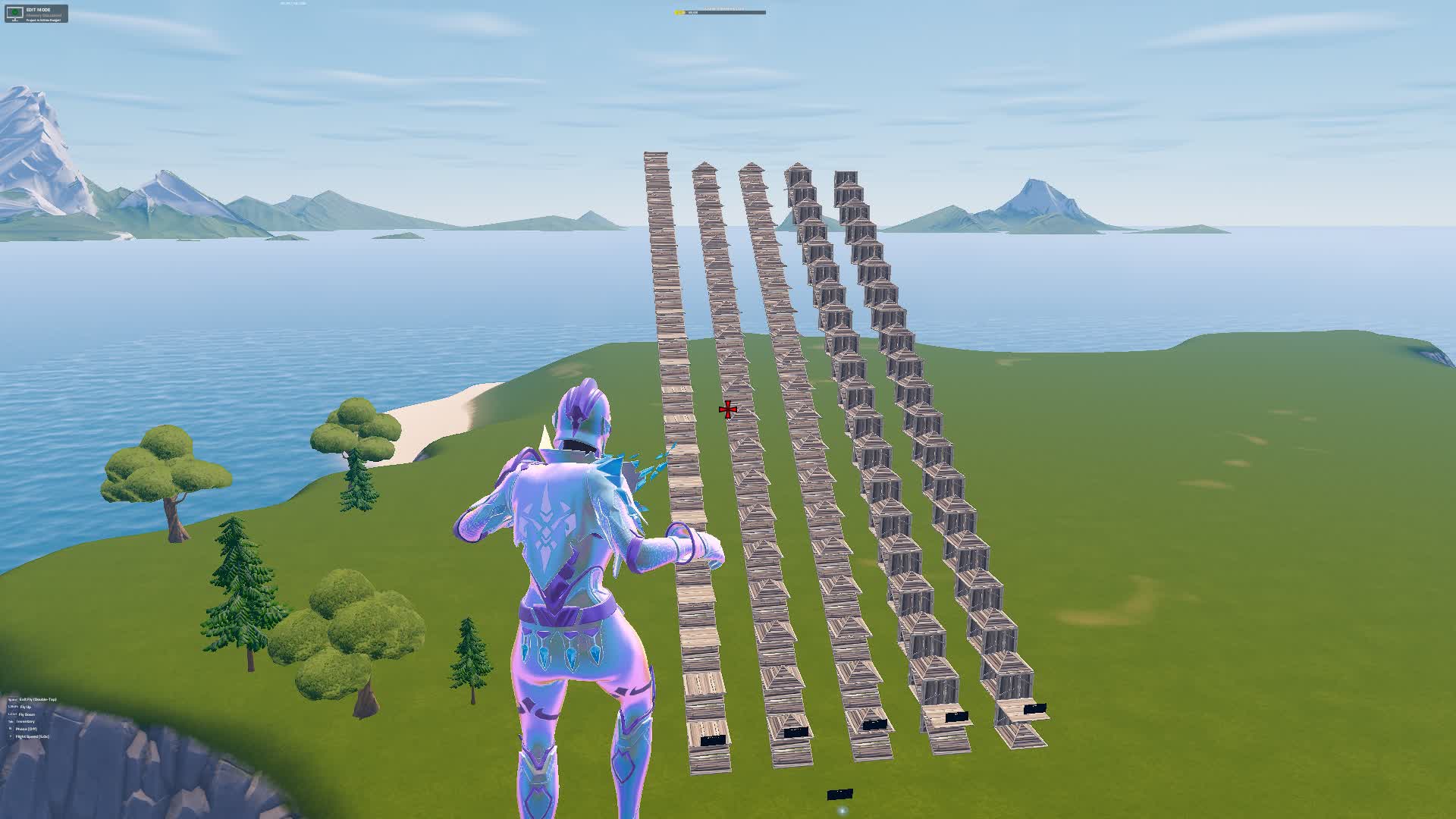Select the red crosshair reticle at screen center
Image resolution: width=1456 pixels, height=819 pixels.
pyautogui.click(x=726, y=409)
